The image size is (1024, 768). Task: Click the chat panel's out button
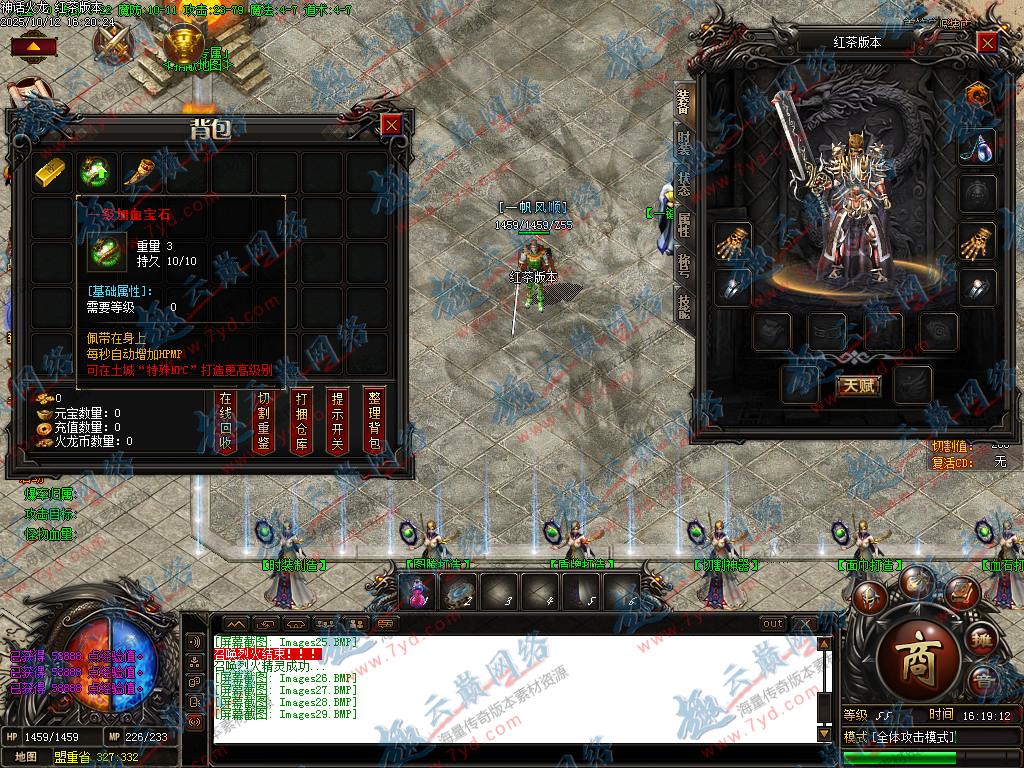[x=772, y=623]
